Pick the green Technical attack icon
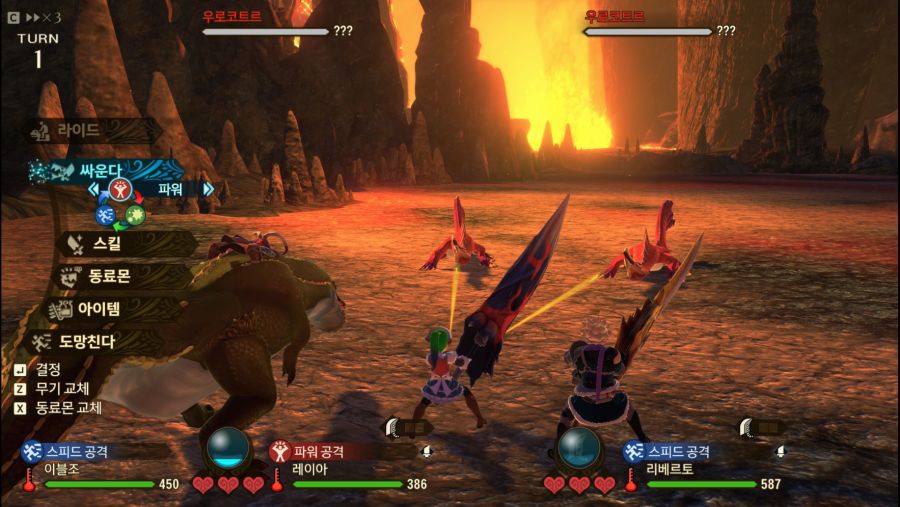900x507 pixels. 136,214
